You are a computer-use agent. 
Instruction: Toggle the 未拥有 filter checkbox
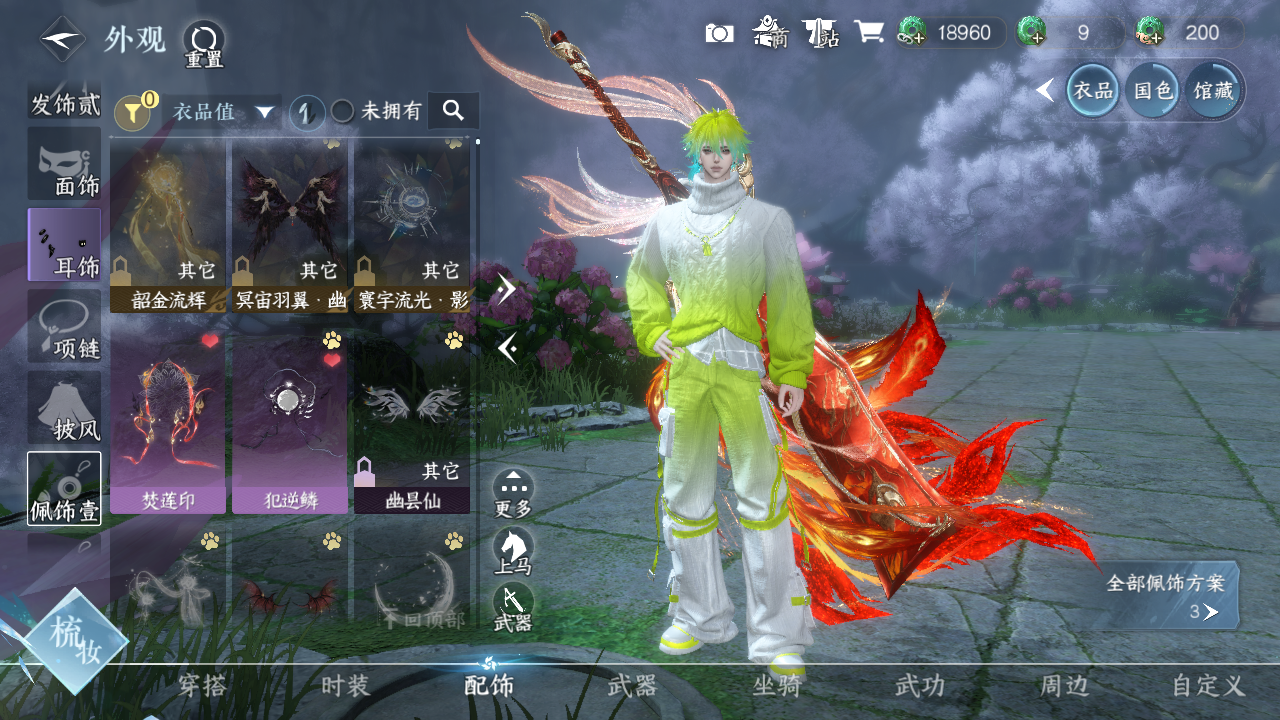(343, 112)
